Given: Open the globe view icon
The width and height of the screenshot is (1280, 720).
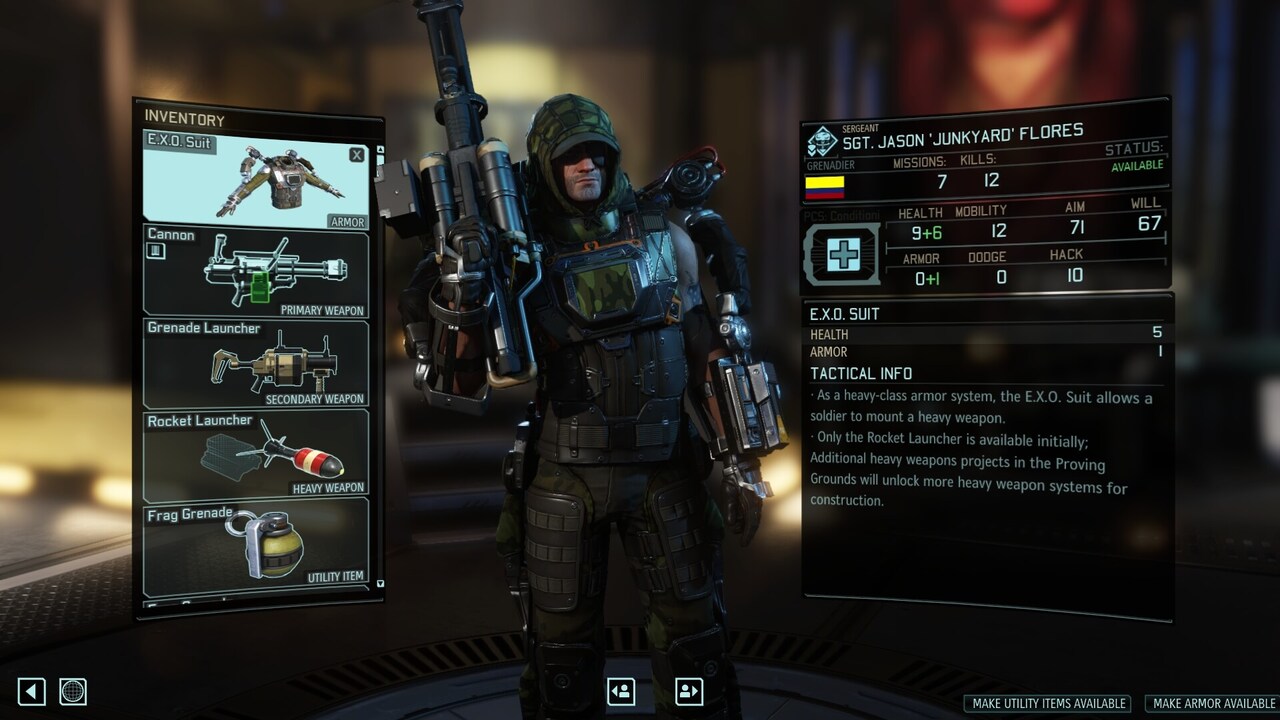Looking at the screenshot, I should click(x=72, y=691).
